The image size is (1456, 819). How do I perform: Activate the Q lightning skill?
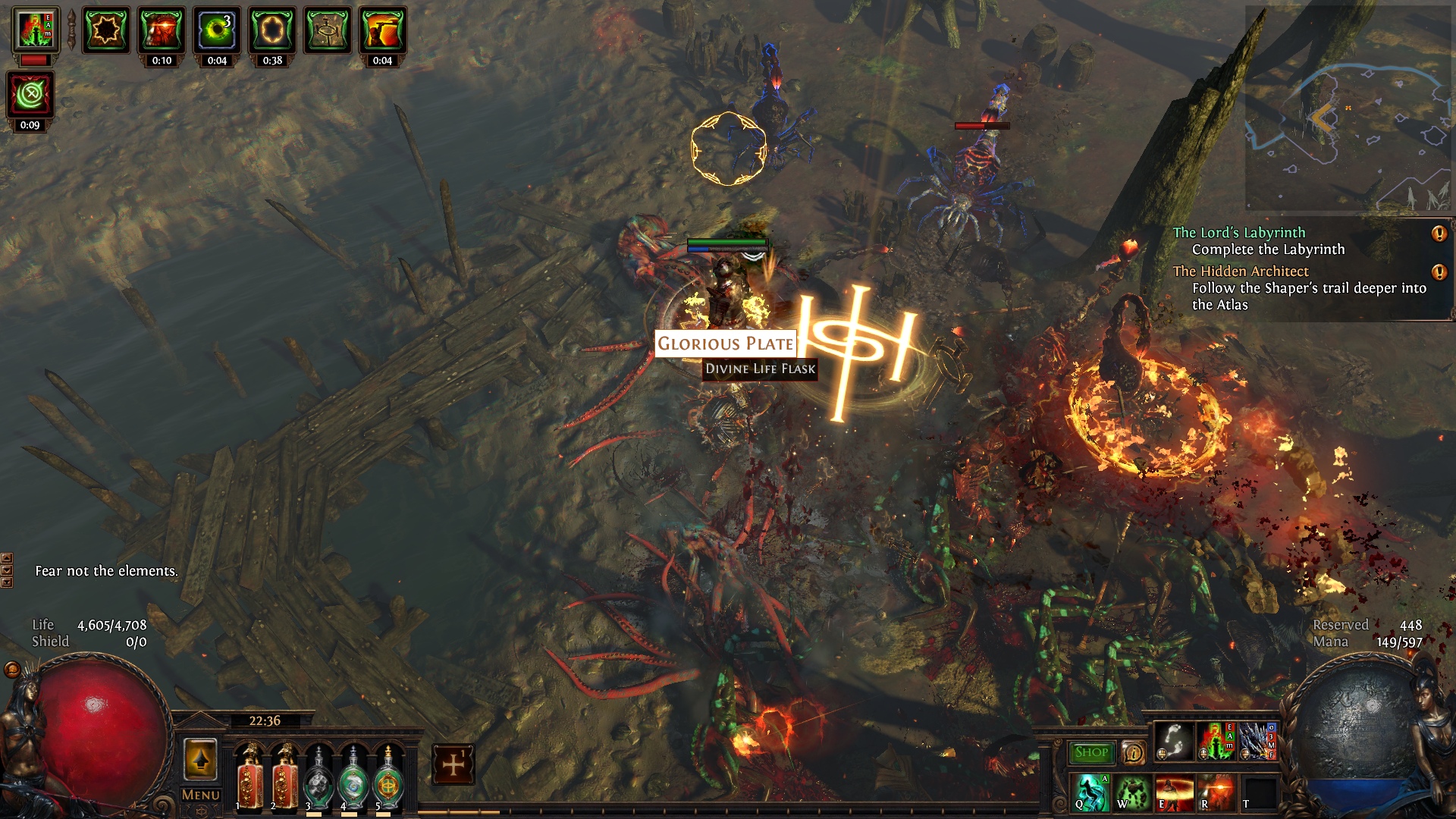point(1090,792)
